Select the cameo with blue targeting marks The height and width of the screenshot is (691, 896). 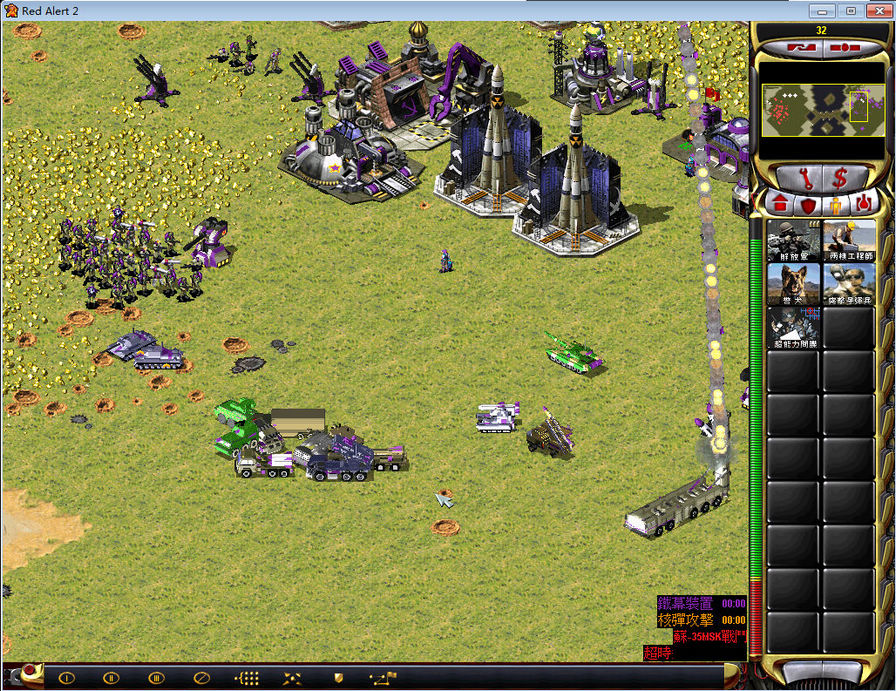tap(794, 327)
